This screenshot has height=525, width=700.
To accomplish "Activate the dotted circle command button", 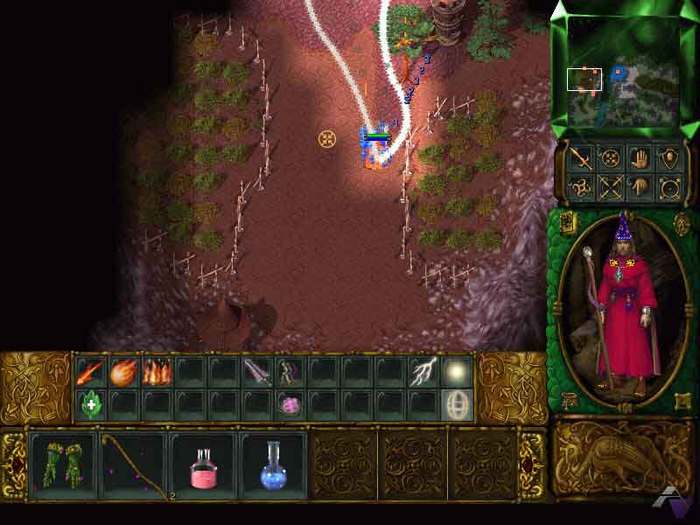I will pyautogui.click(x=610, y=157).
